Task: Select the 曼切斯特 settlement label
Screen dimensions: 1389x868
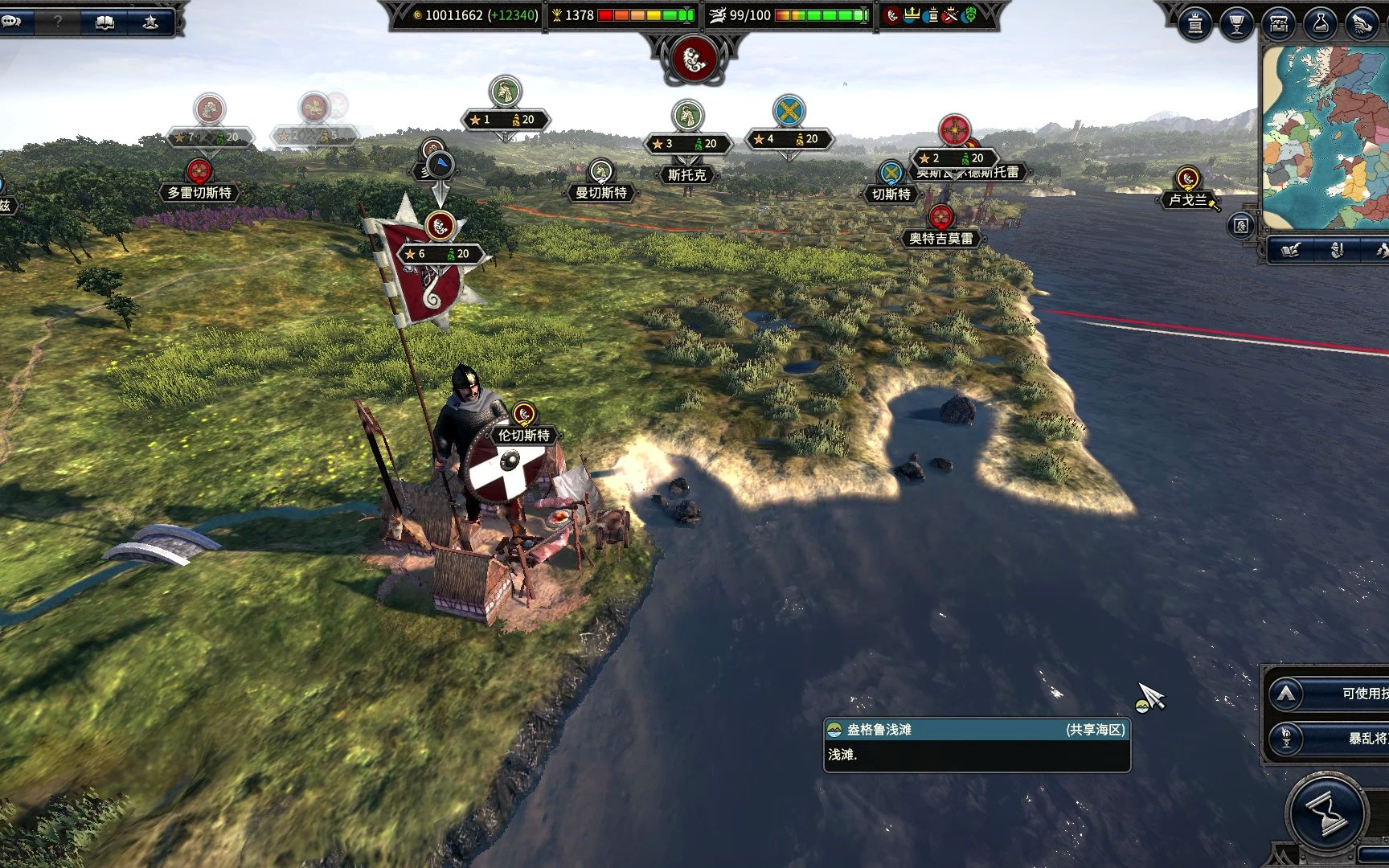Action: coord(601,193)
